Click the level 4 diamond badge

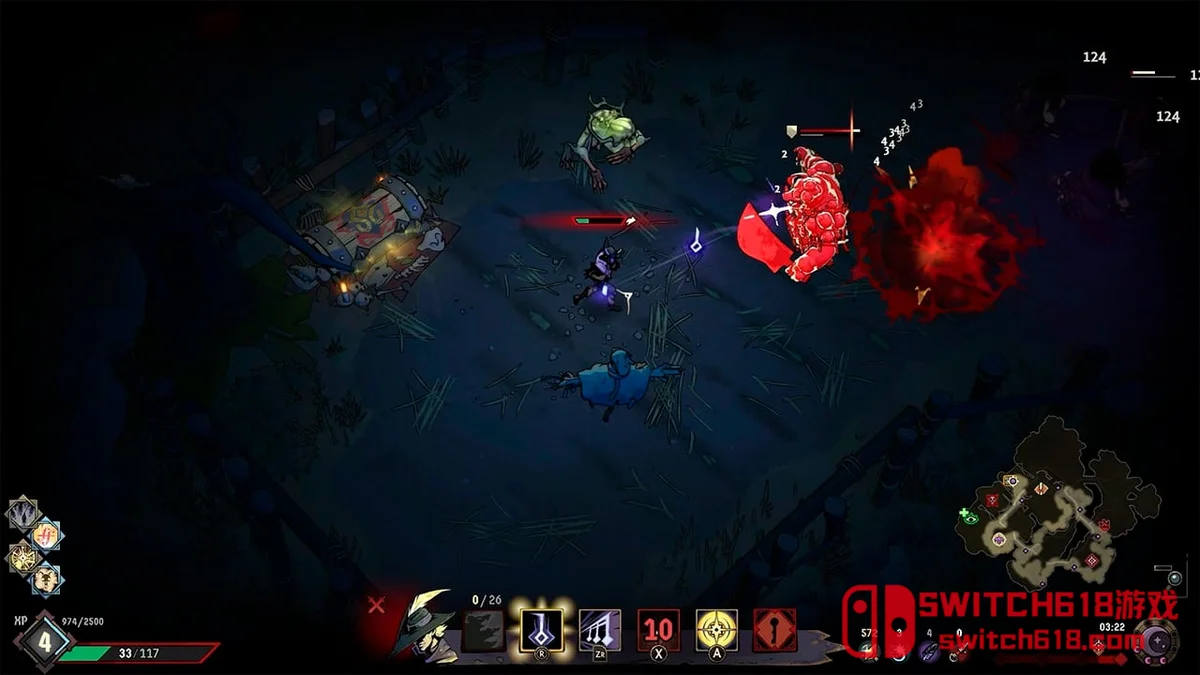pyautogui.click(x=43, y=642)
